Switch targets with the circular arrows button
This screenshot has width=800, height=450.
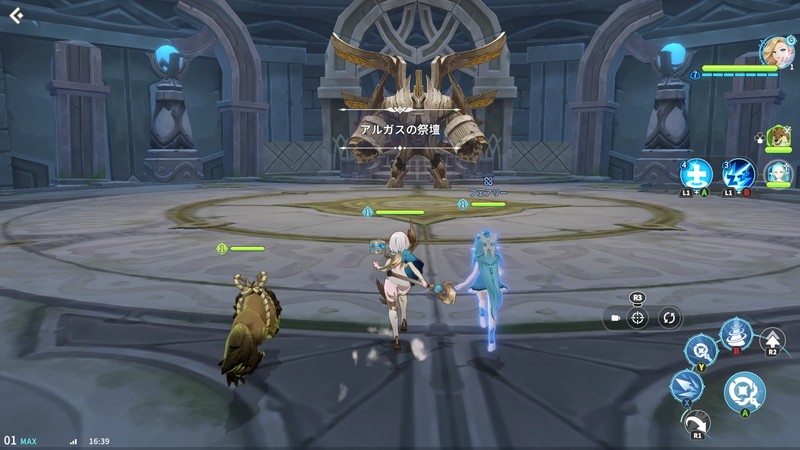[669, 318]
